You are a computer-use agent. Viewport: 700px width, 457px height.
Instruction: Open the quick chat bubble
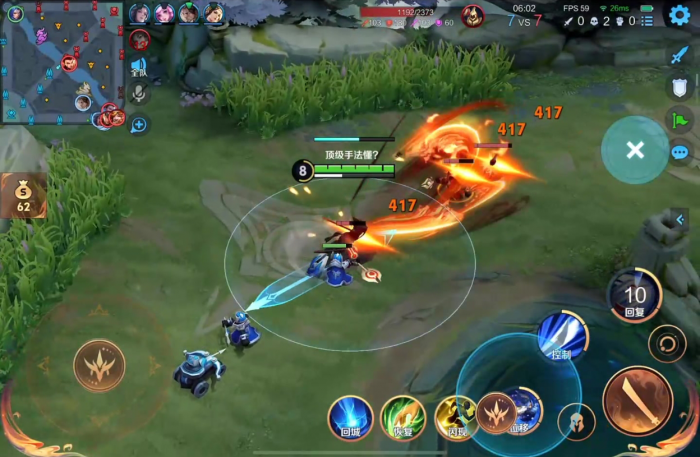[x=680, y=152]
